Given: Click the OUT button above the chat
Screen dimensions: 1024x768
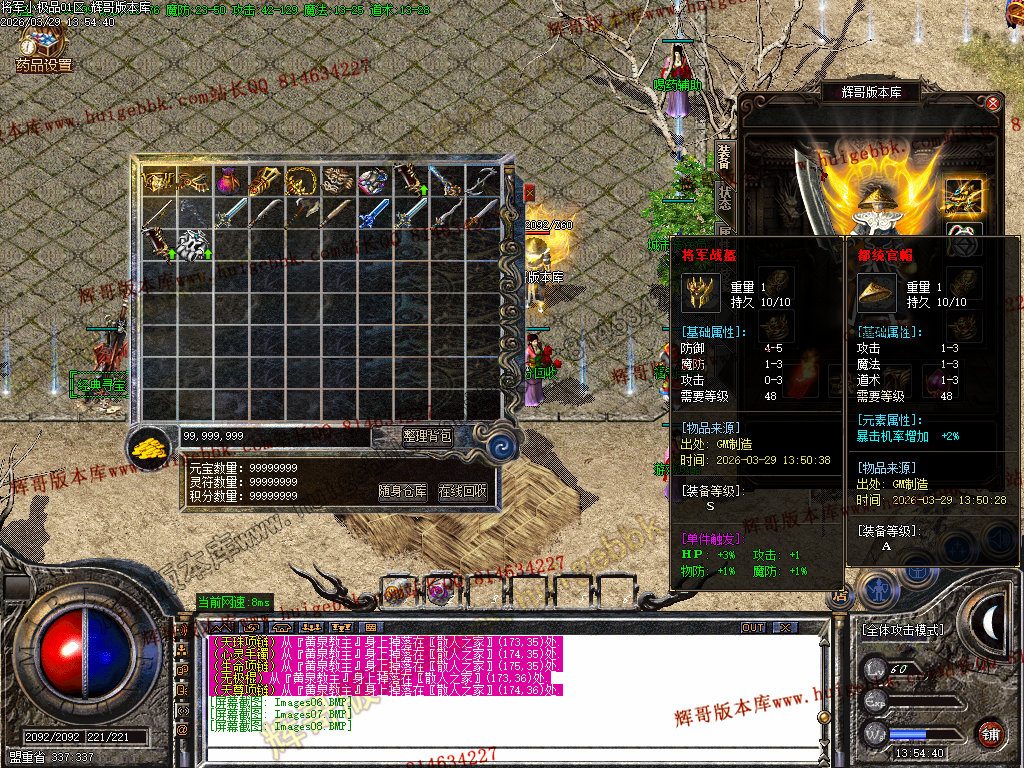Looking at the screenshot, I should tap(753, 628).
